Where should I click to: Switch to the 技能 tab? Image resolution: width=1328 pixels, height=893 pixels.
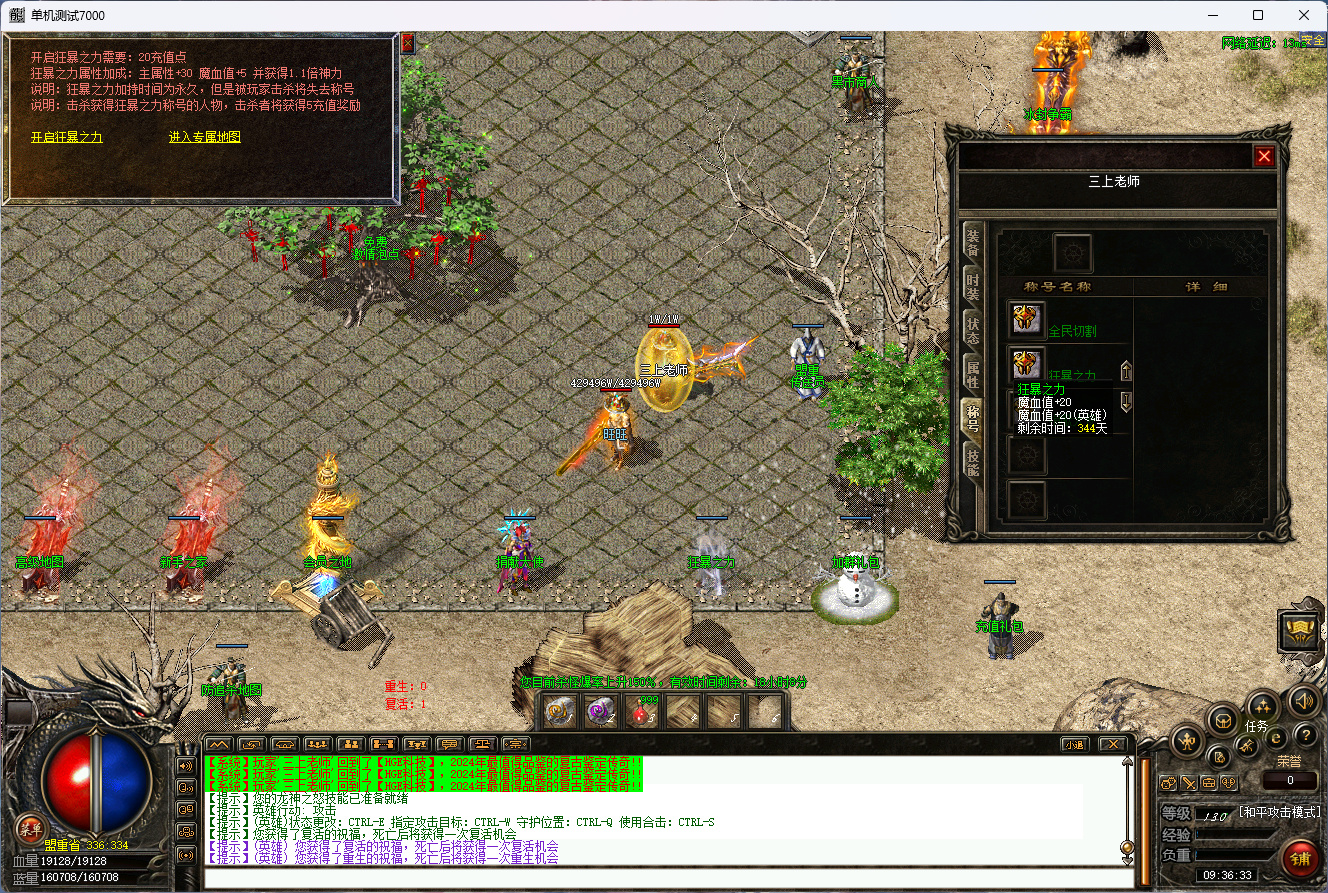pyautogui.click(x=972, y=462)
